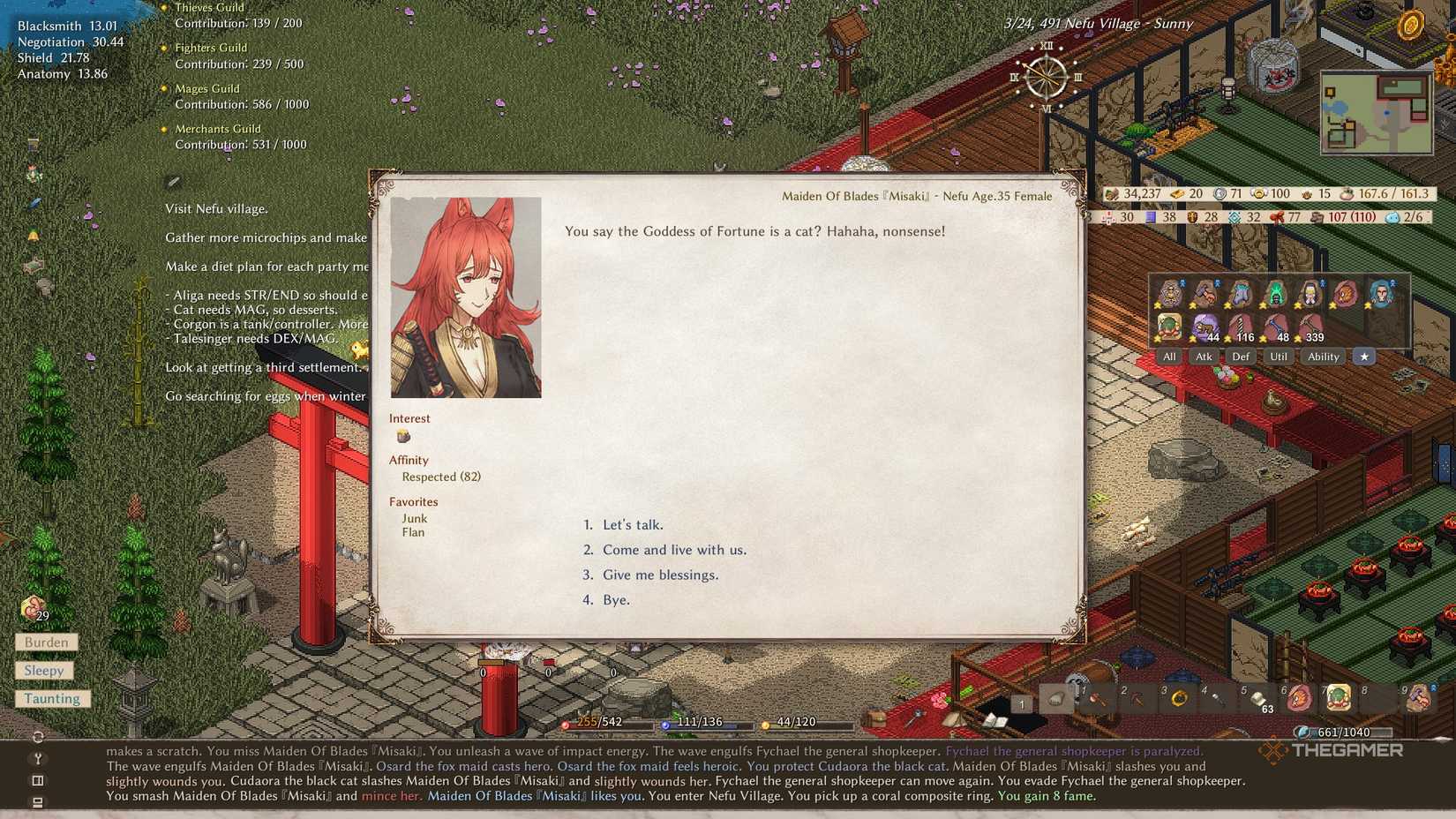Select the green-haired party member portrait
Image resolution: width=1456 pixels, height=819 pixels.
click(1275, 295)
